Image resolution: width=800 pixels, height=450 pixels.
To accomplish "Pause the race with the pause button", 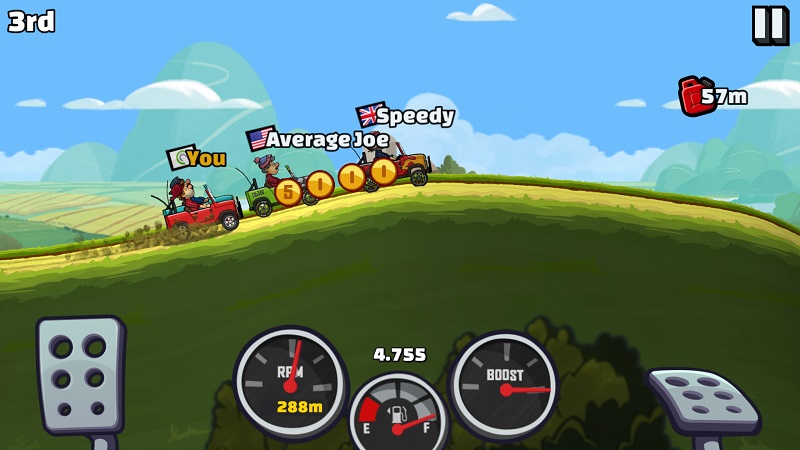I will click(769, 24).
